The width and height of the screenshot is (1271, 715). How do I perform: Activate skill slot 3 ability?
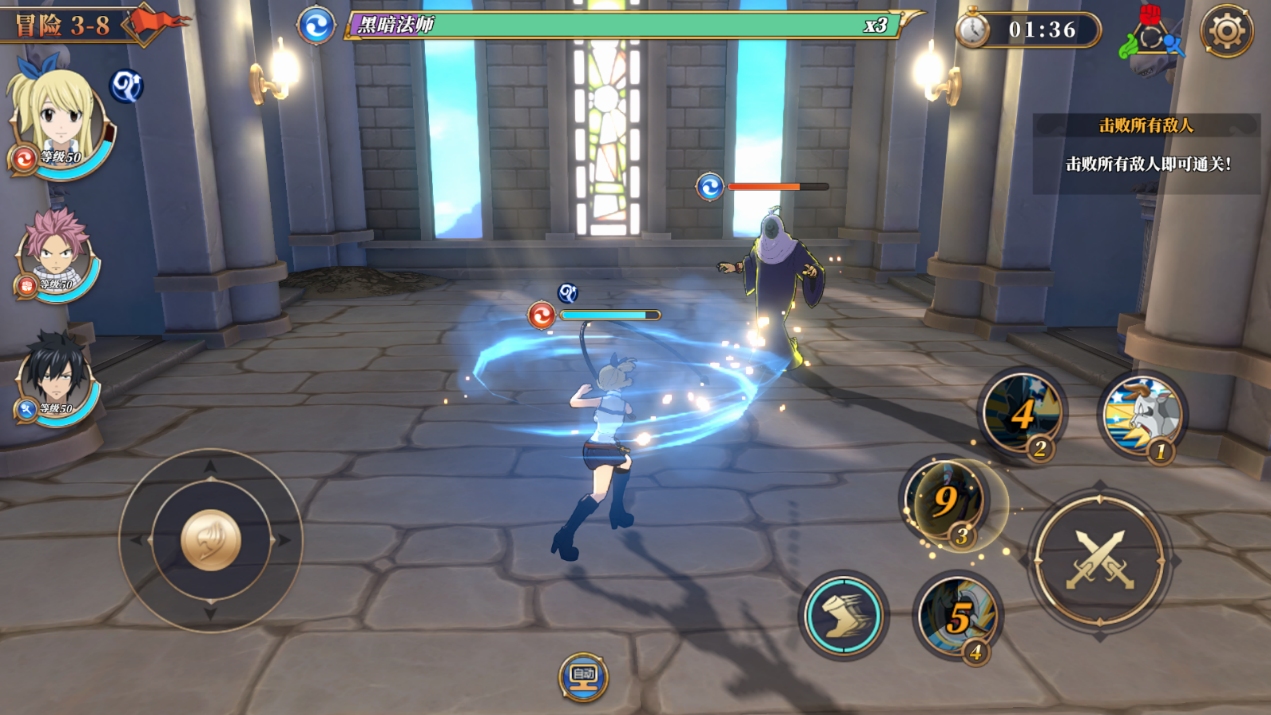[x=946, y=502]
